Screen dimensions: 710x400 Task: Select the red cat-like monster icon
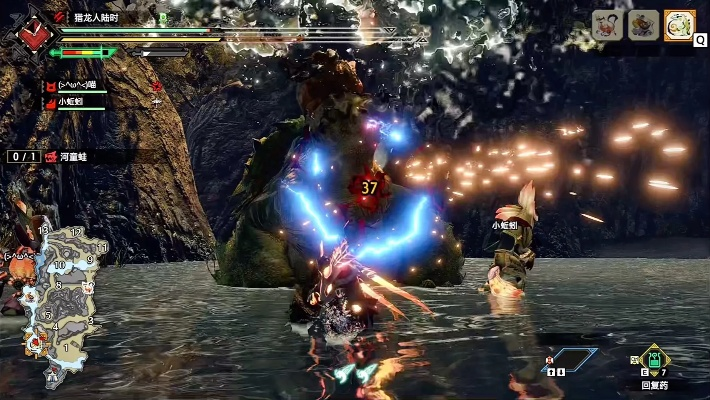[607, 25]
